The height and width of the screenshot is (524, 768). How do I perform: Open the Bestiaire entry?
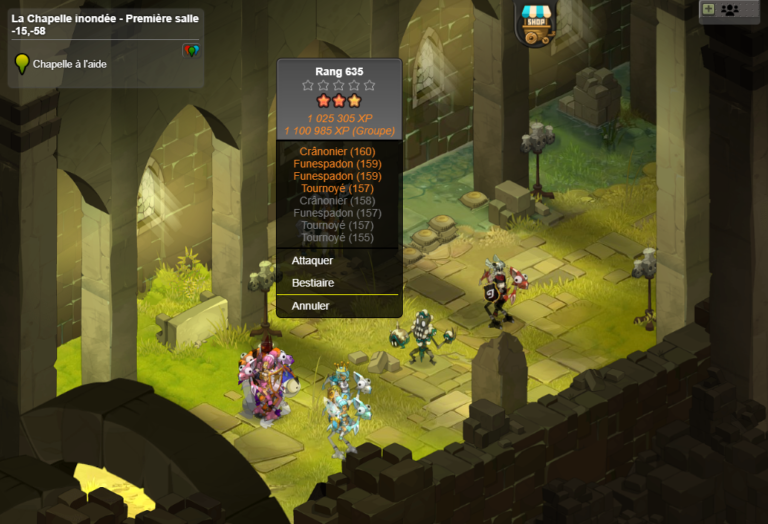tap(312, 283)
